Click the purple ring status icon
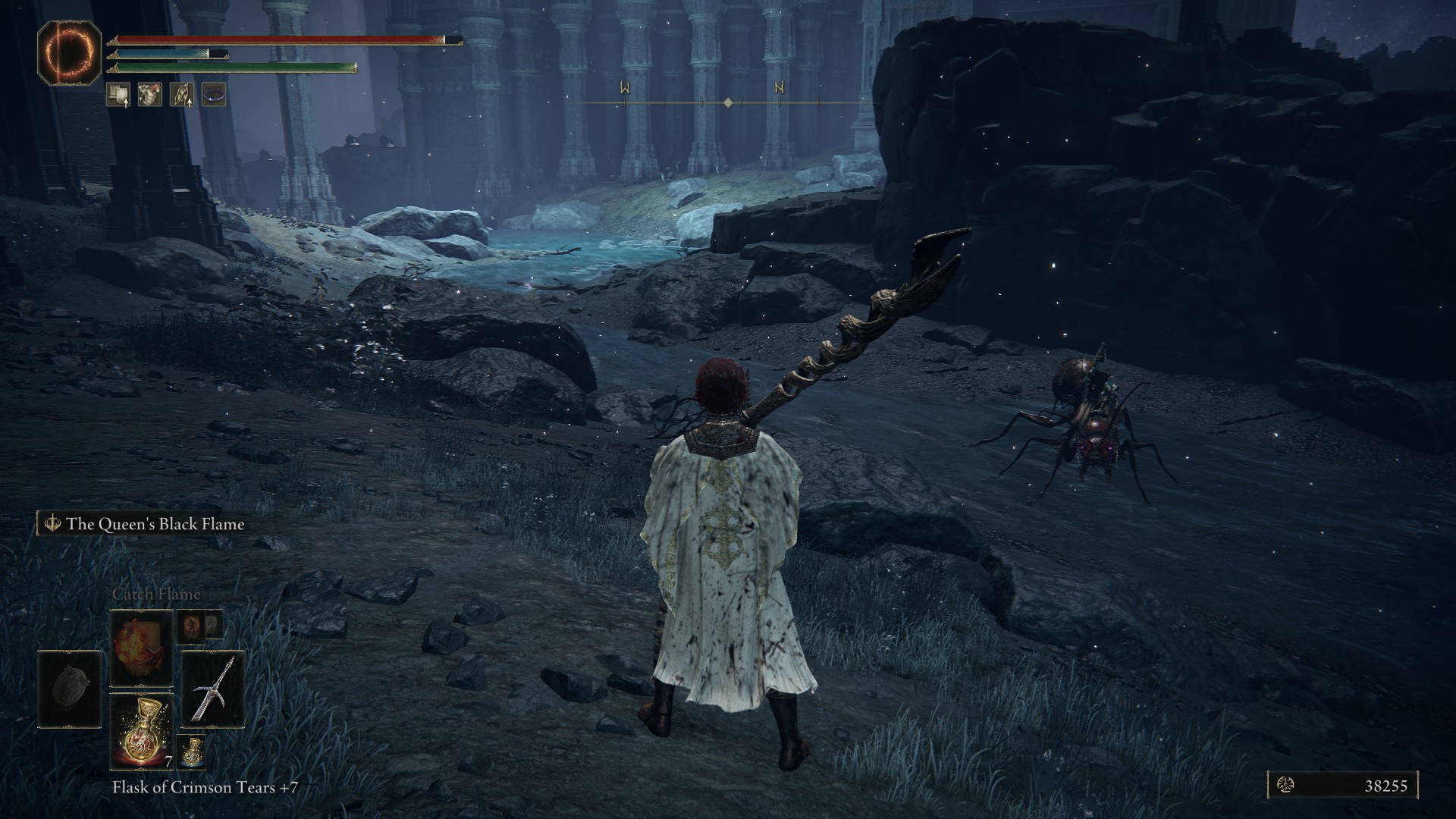This screenshot has height=819, width=1456. coord(214,95)
